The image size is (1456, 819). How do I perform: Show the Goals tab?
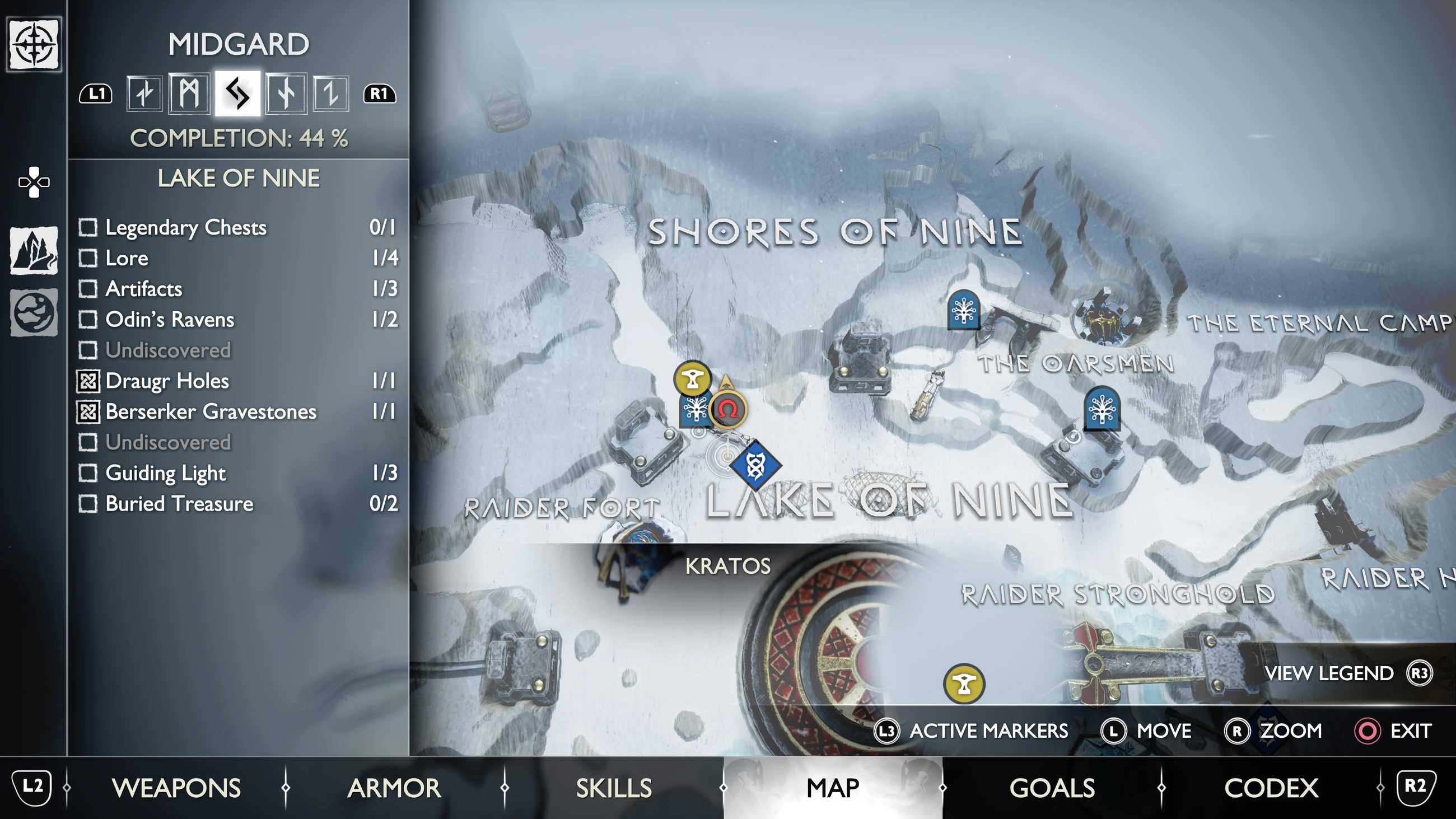coord(1052,788)
